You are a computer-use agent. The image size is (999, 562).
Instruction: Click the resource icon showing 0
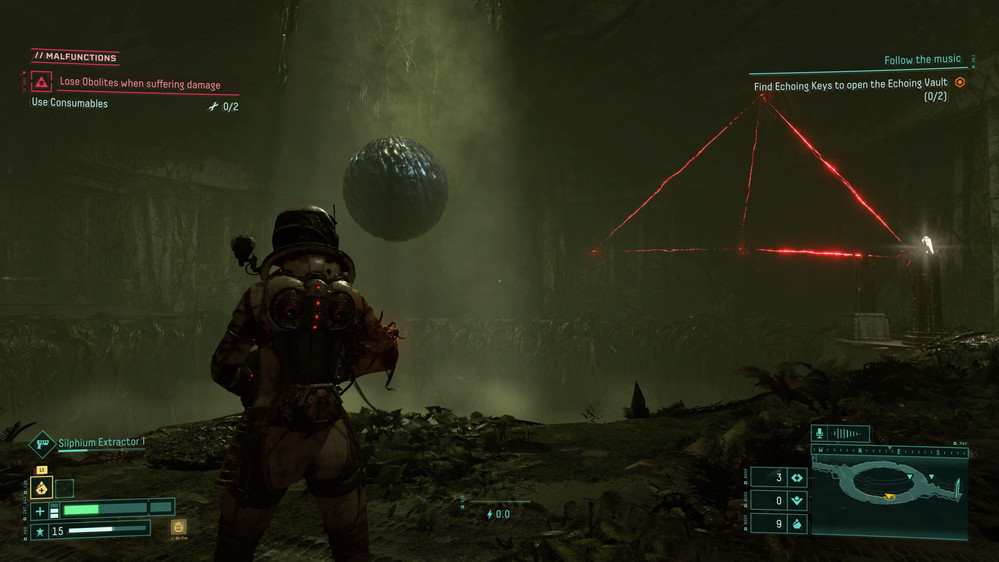797,500
